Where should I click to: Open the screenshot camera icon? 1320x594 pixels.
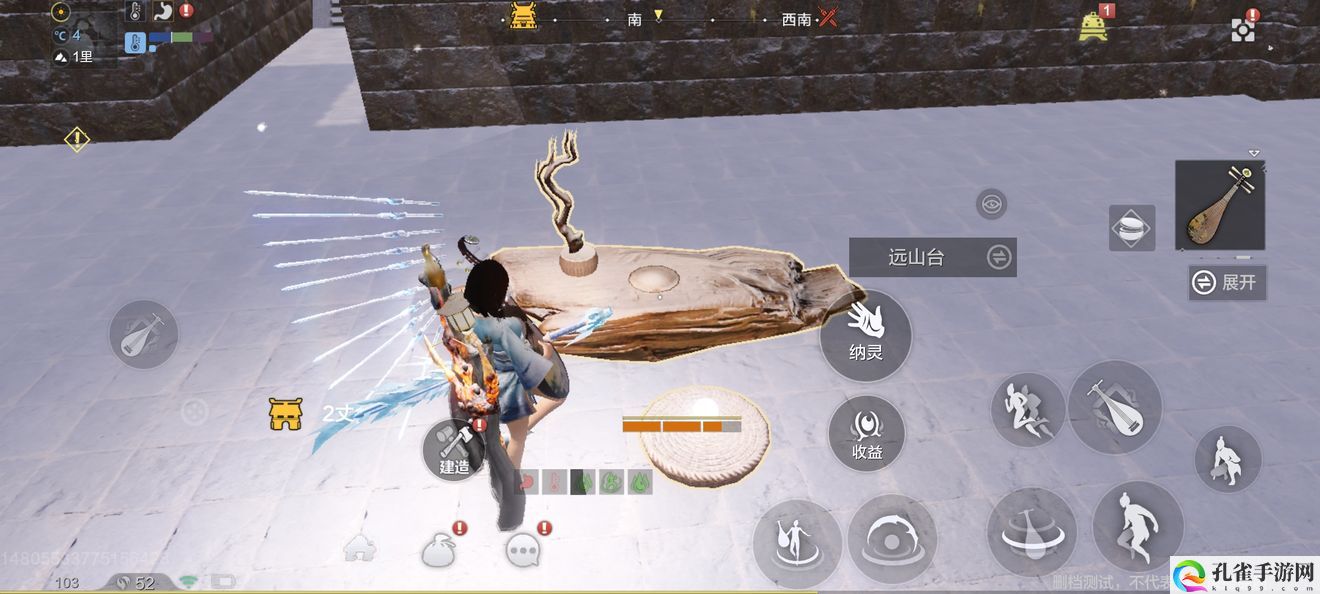tap(1243, 29)
